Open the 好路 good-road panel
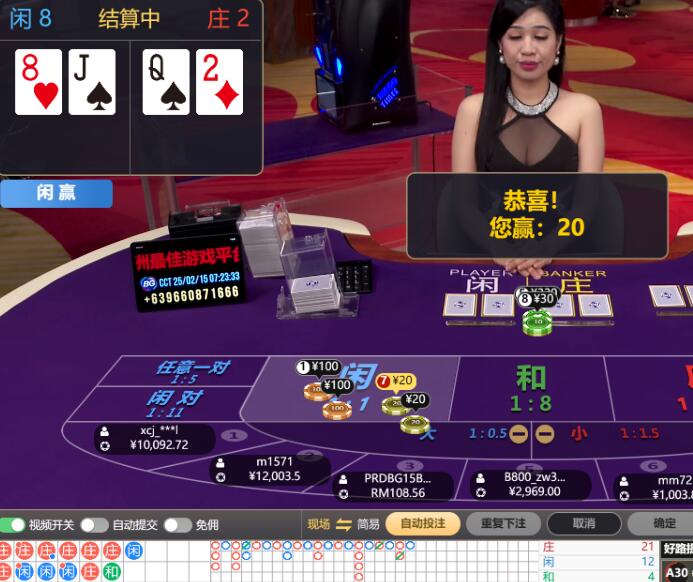 [676, 548]
